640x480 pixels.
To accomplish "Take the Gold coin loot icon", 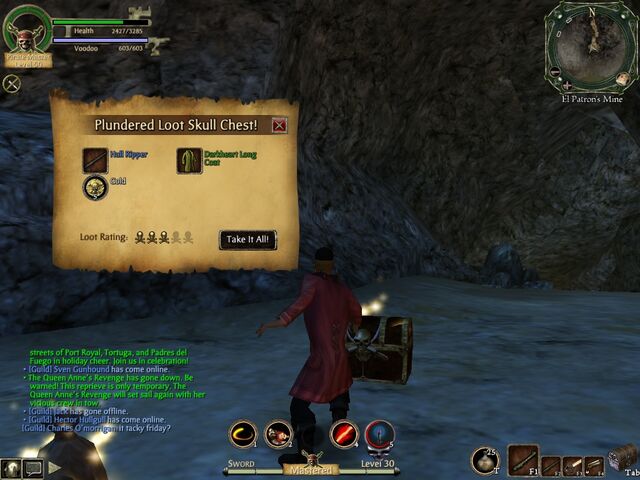I will point(96,188).
